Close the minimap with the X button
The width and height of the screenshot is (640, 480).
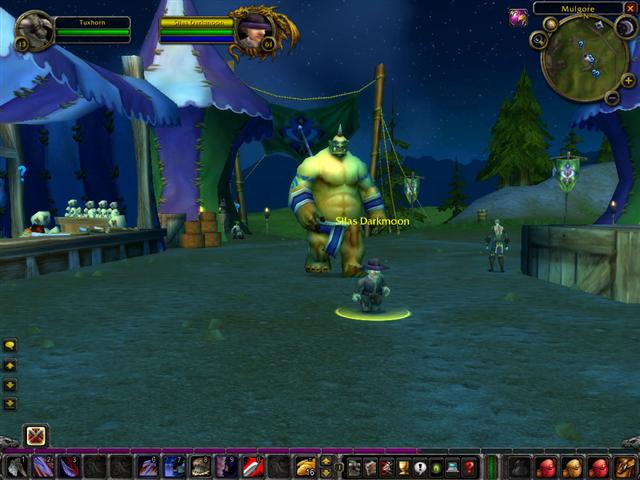[x=630, y=8]
